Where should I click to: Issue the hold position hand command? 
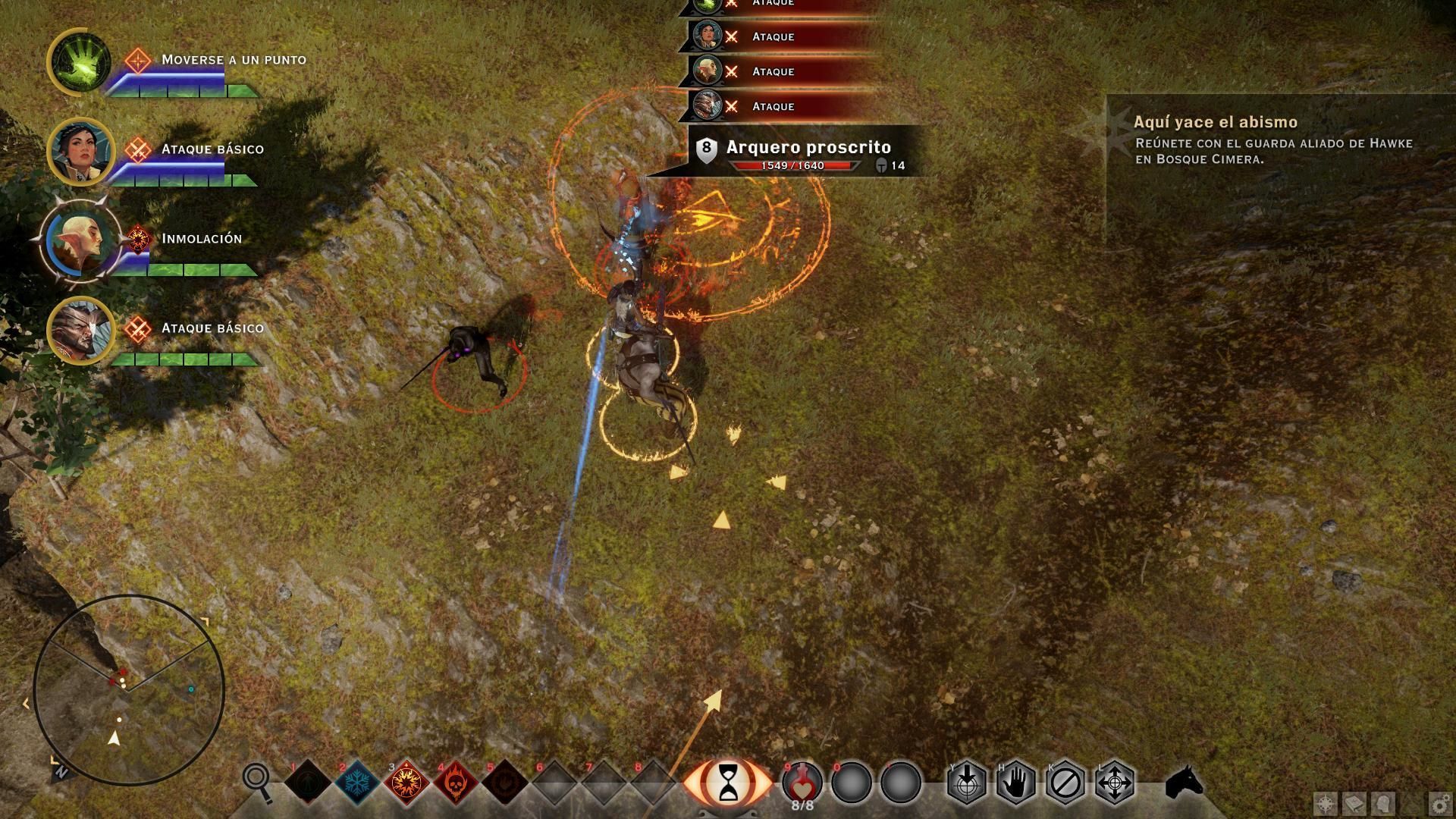1016,782
